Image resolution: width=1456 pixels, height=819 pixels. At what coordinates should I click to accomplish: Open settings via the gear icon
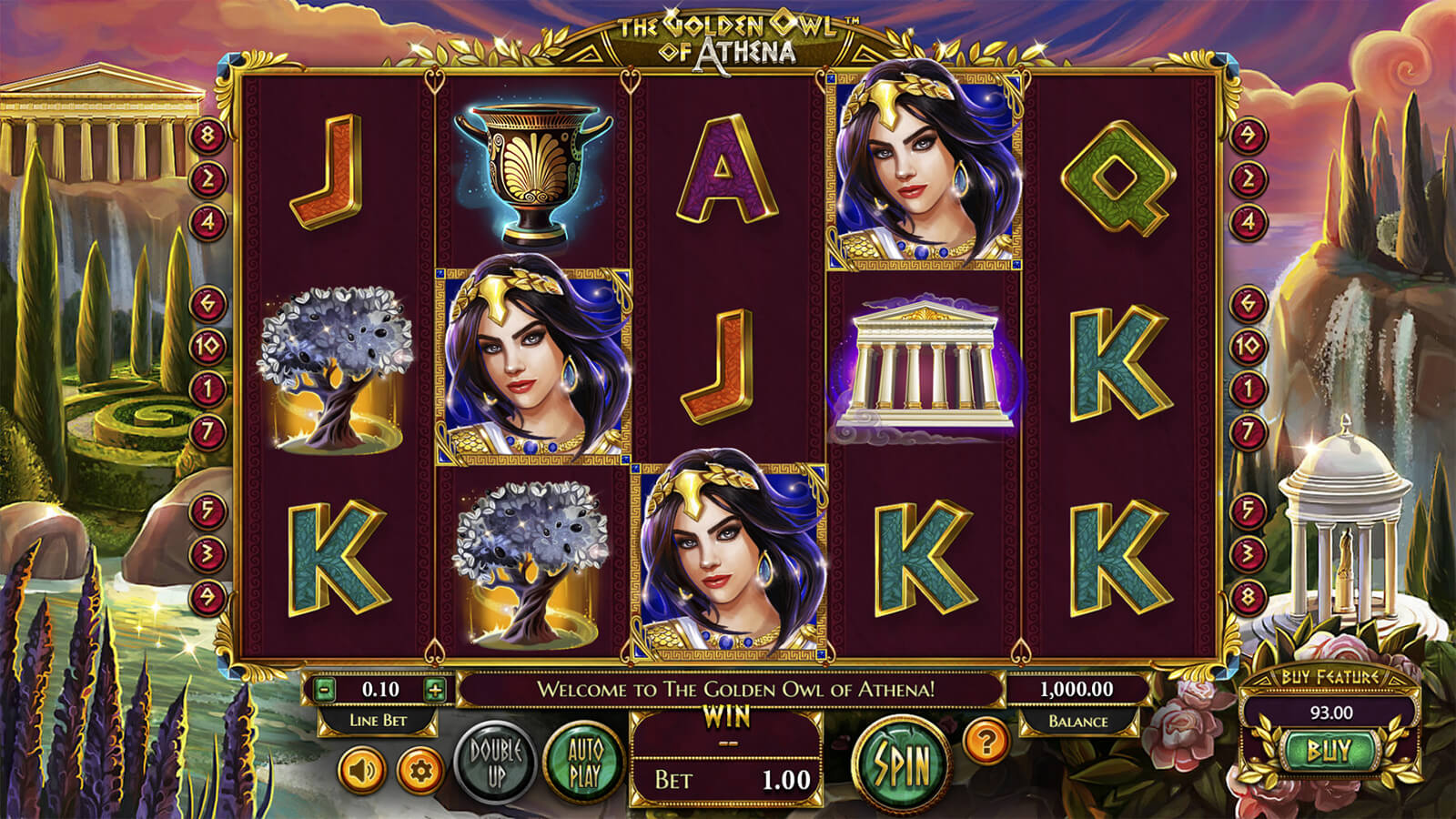click(420, 772)
